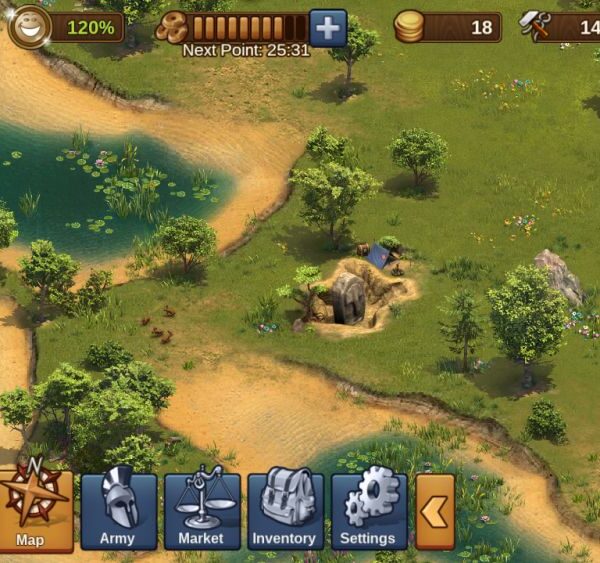
Task: Open the Settings gears menu
Action: pos(369,511)
